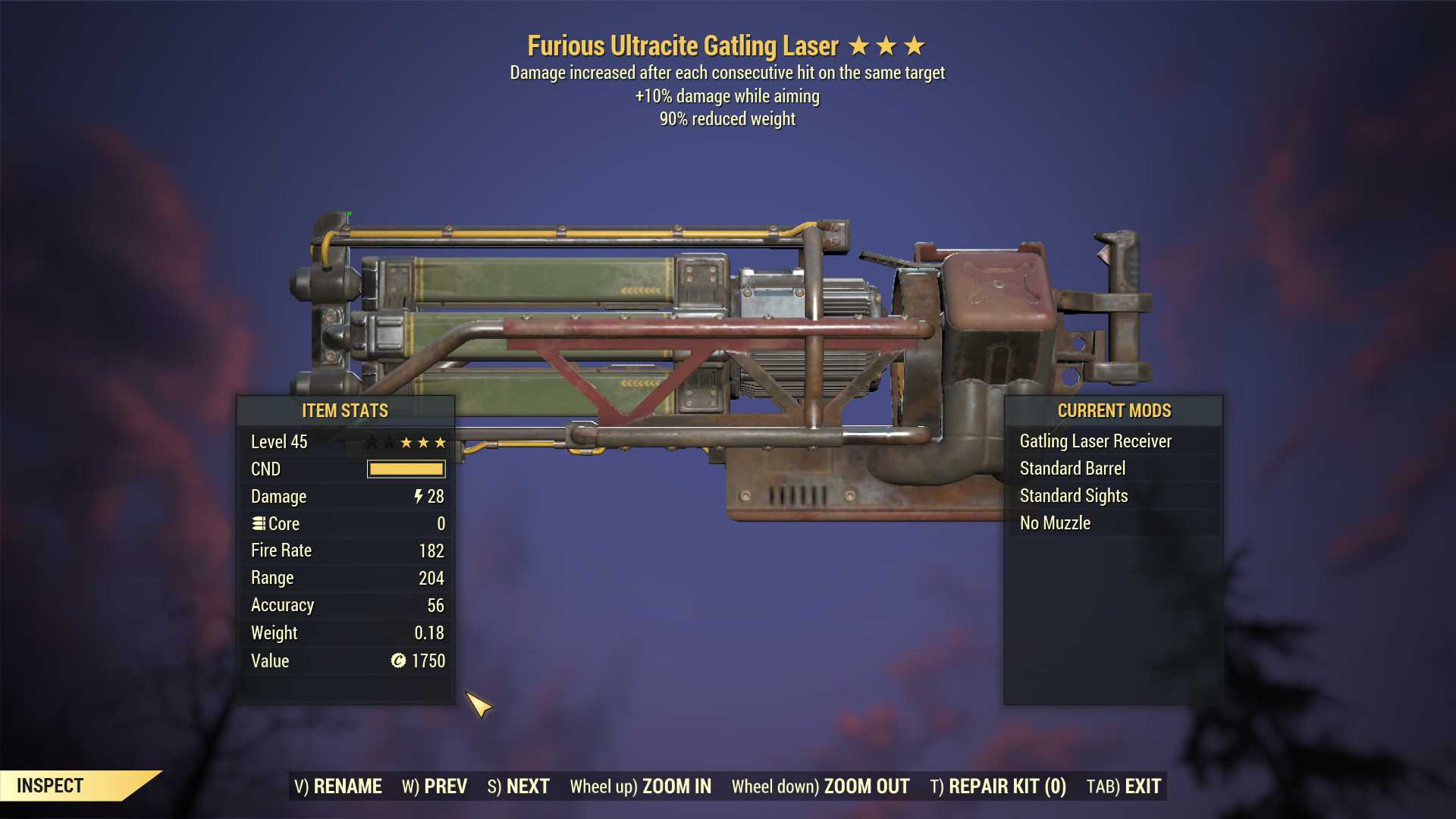1456x819 pixels.
Task: Show the next item with Next
Action: [x=519, y=786]
